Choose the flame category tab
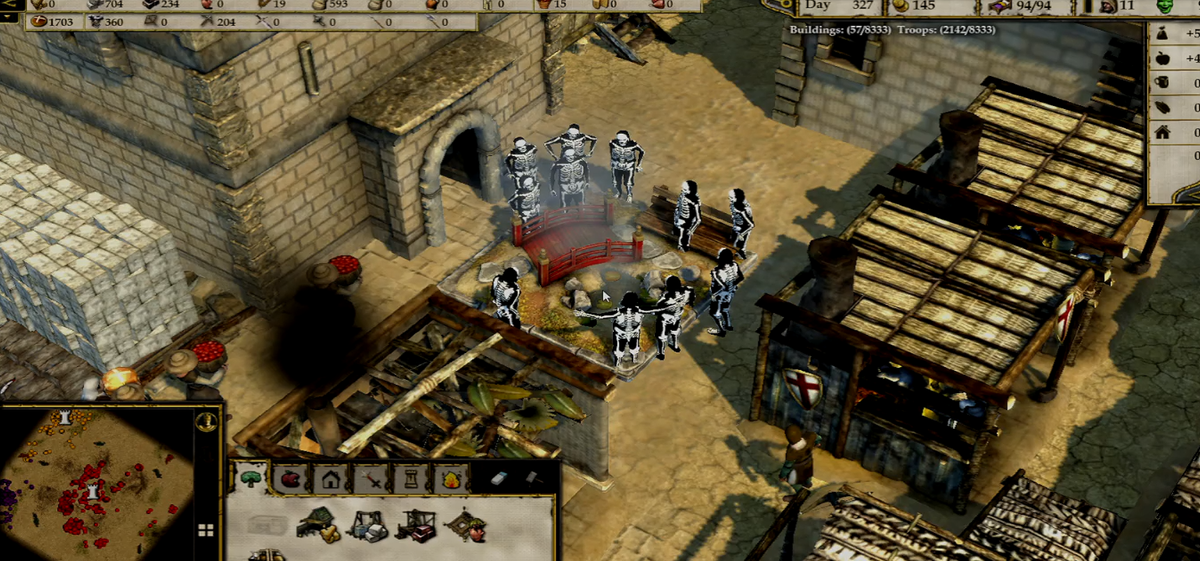The image size is (1200, 561). tap(449, 478)
